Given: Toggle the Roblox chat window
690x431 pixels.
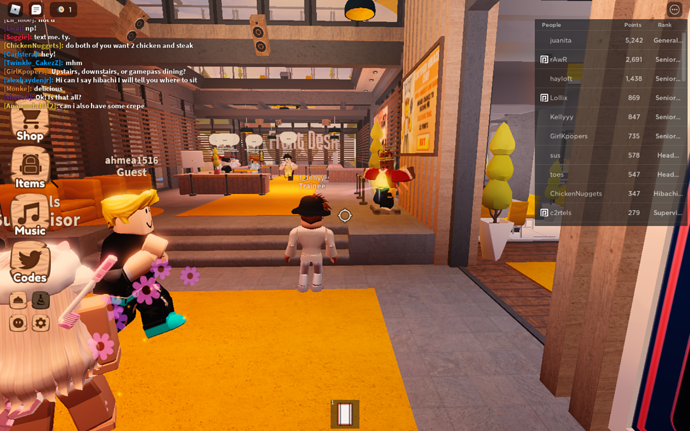Looking at the screenshot, I should (36, 10).
